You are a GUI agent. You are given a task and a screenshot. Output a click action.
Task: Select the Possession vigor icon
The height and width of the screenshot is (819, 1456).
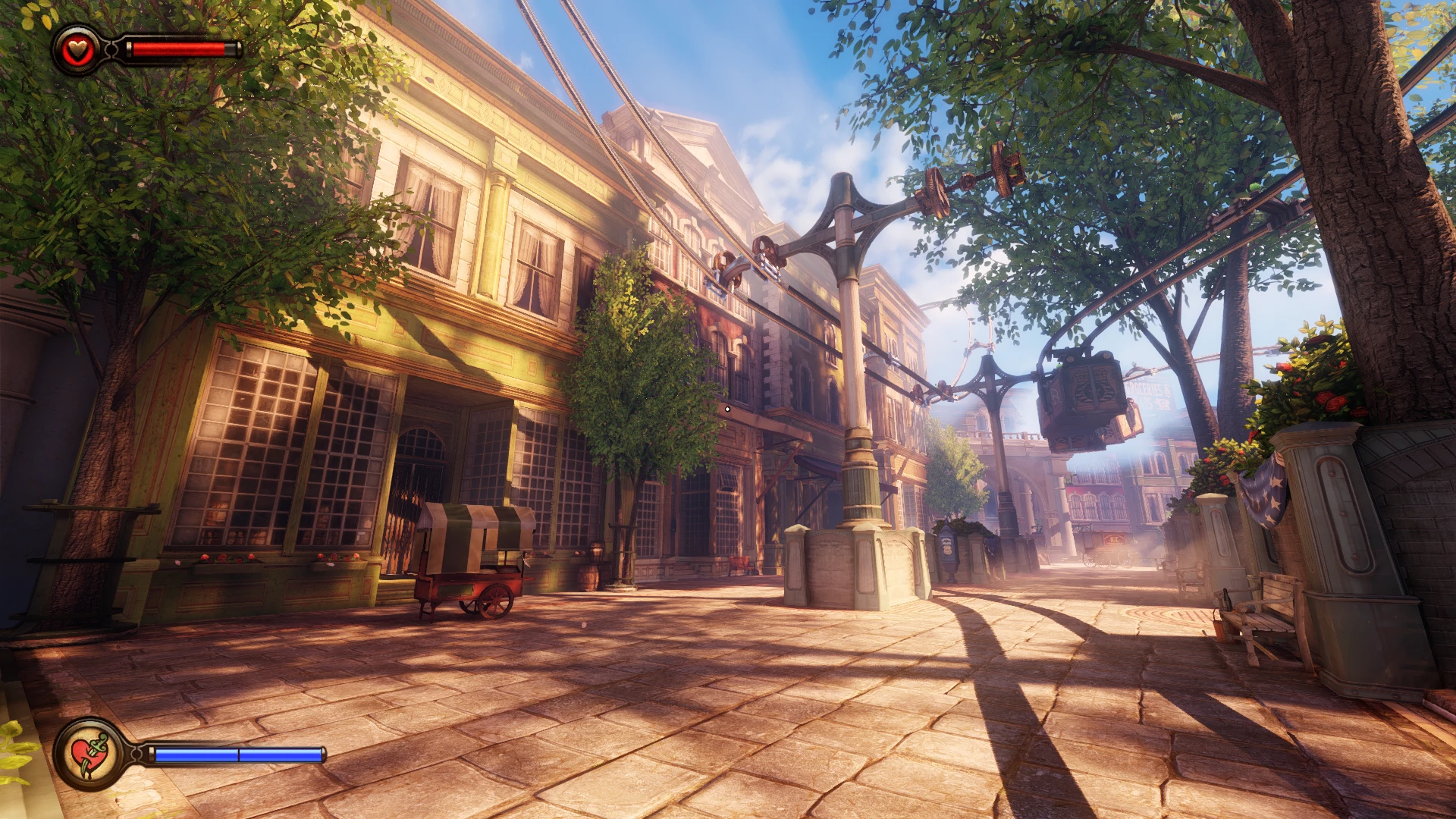click(90, 753)
